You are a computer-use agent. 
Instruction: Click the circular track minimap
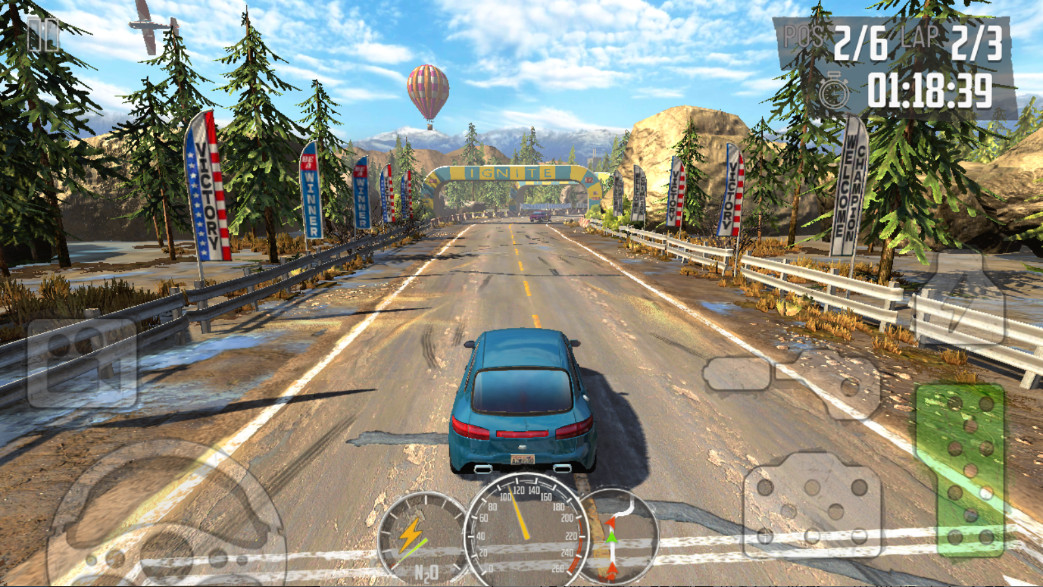(617, 536)
